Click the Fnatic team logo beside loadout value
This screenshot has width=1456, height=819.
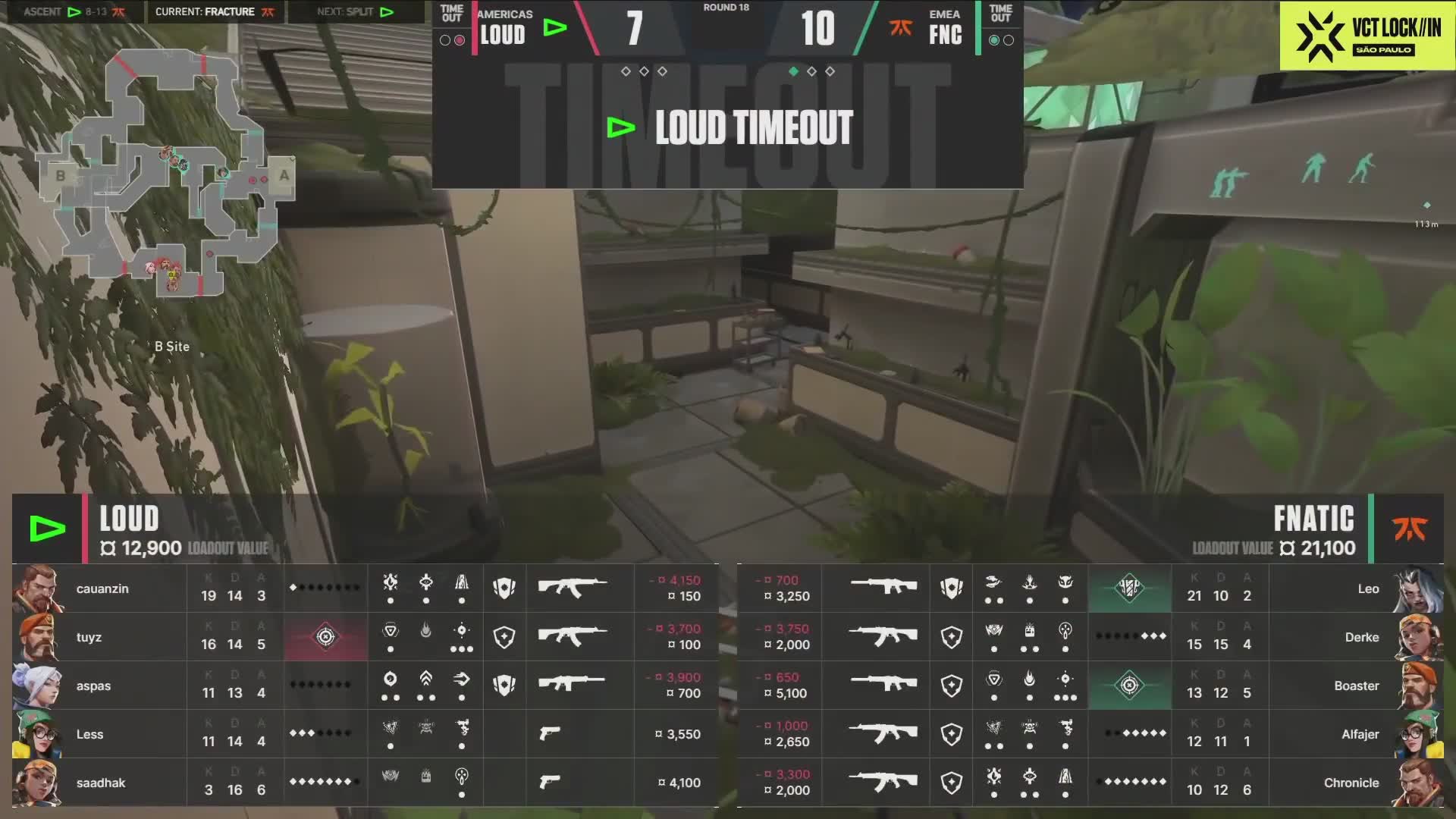pos(1410,529)
